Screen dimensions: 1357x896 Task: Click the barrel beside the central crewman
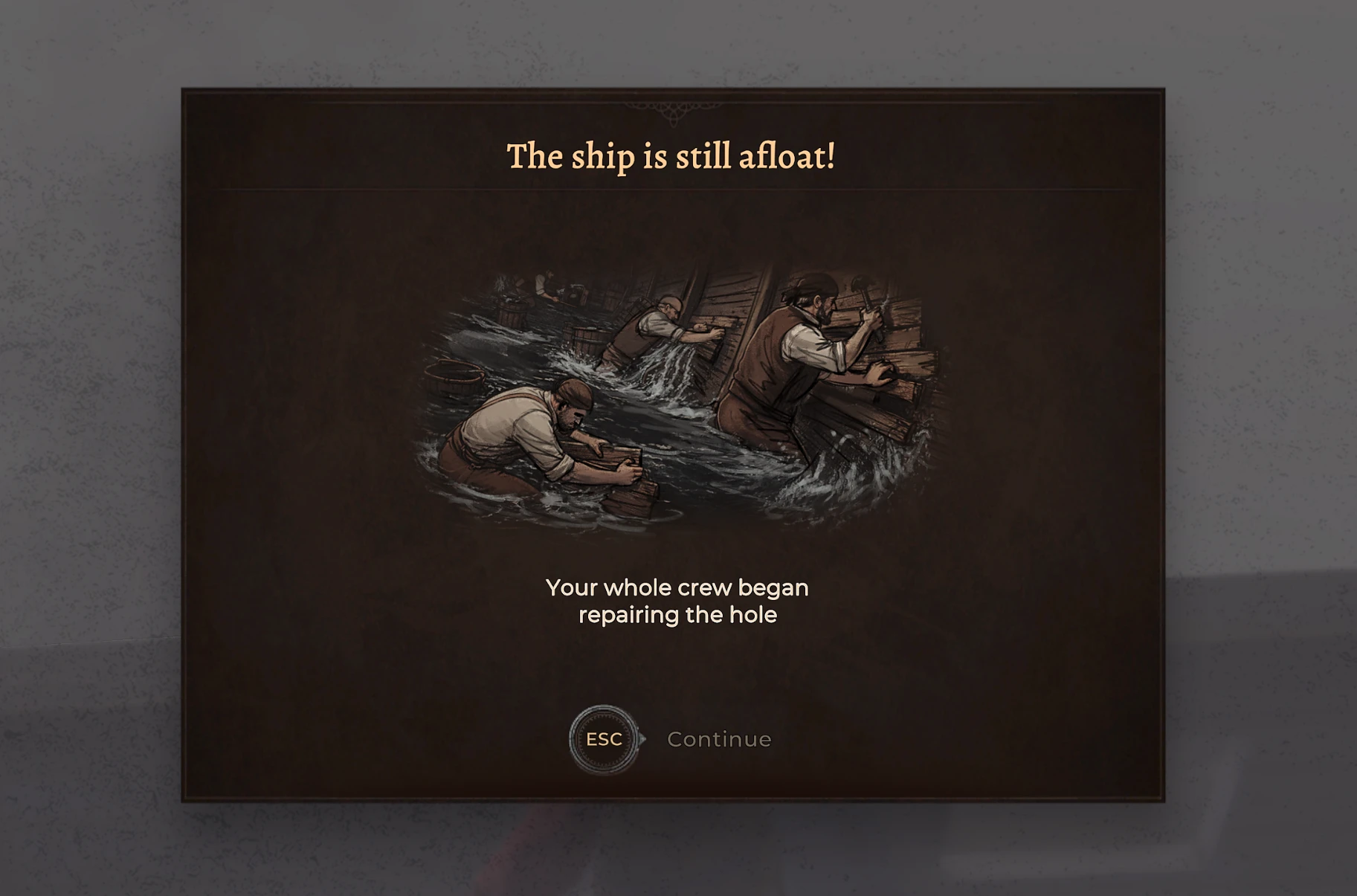(x=587, y=342)
